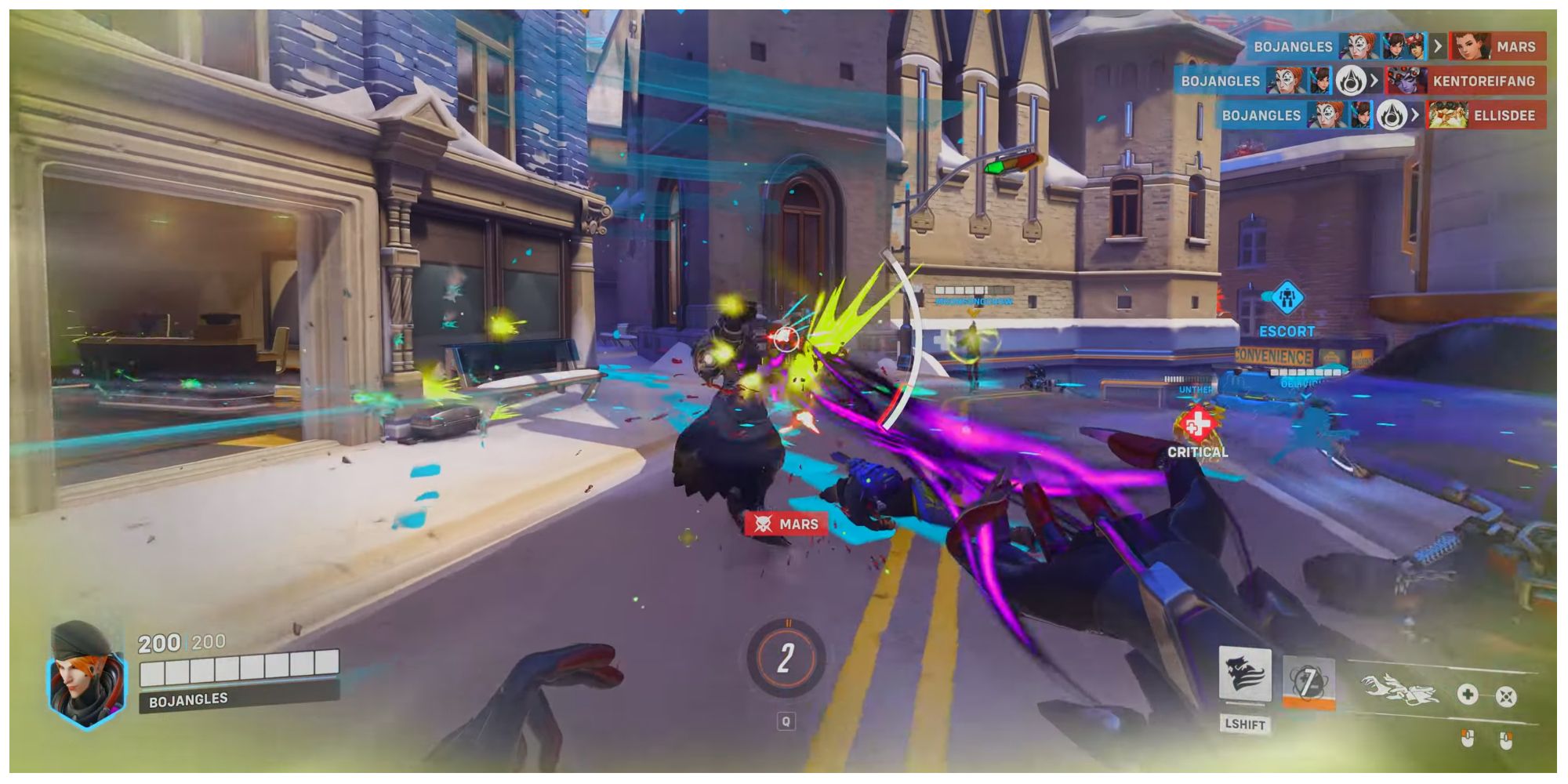This screenshot has width=1568, height=784.
Task: Toggle the left mouse button heal indicator
Action: click(1467, 740)
